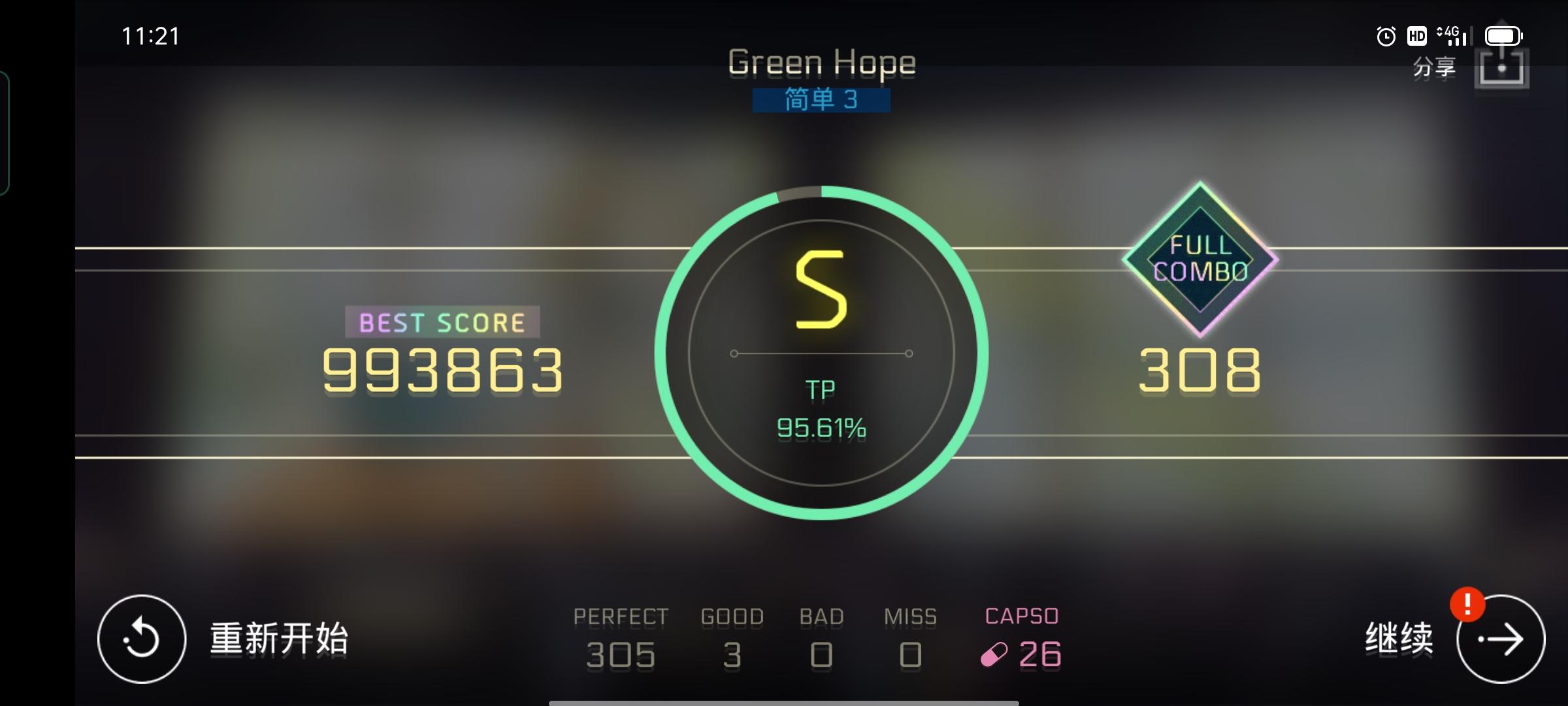Select the 简单 3 difficulty badge
The width and height of the screenshot is (1568, 706).
point(821,101)
